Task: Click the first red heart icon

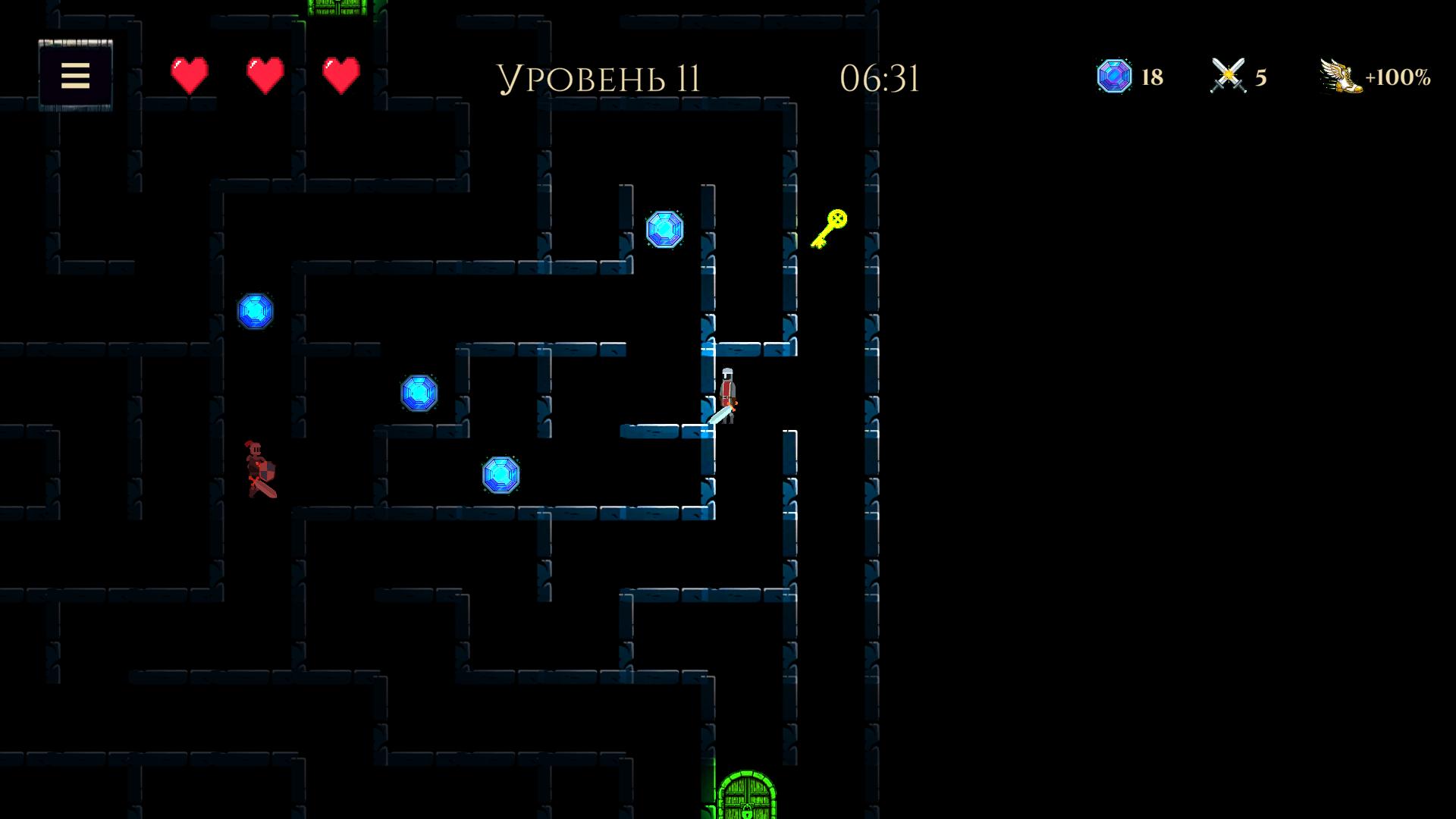Action: coord(188,75)
